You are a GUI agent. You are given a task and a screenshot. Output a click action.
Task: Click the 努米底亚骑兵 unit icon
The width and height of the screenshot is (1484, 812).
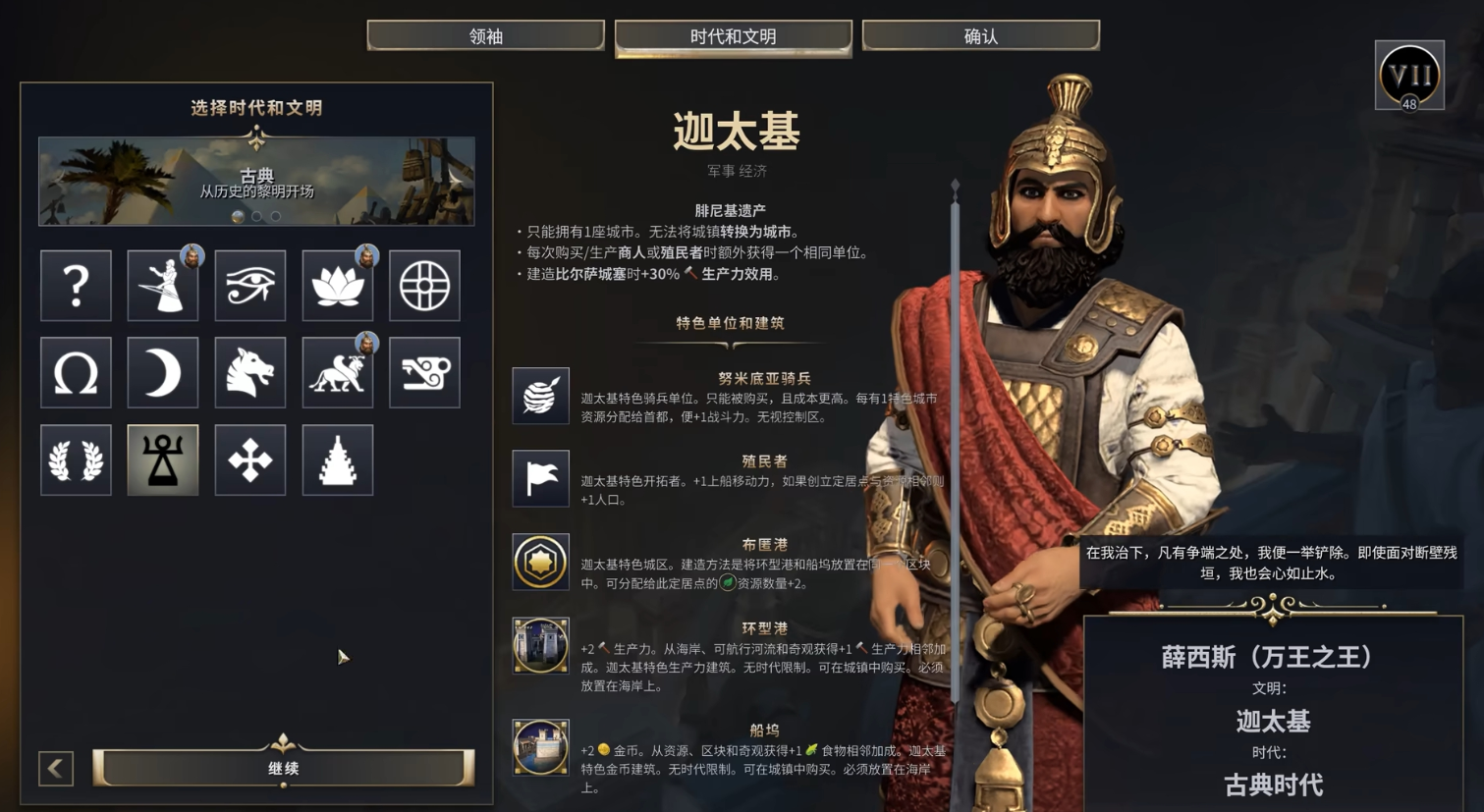coord(540,396)
